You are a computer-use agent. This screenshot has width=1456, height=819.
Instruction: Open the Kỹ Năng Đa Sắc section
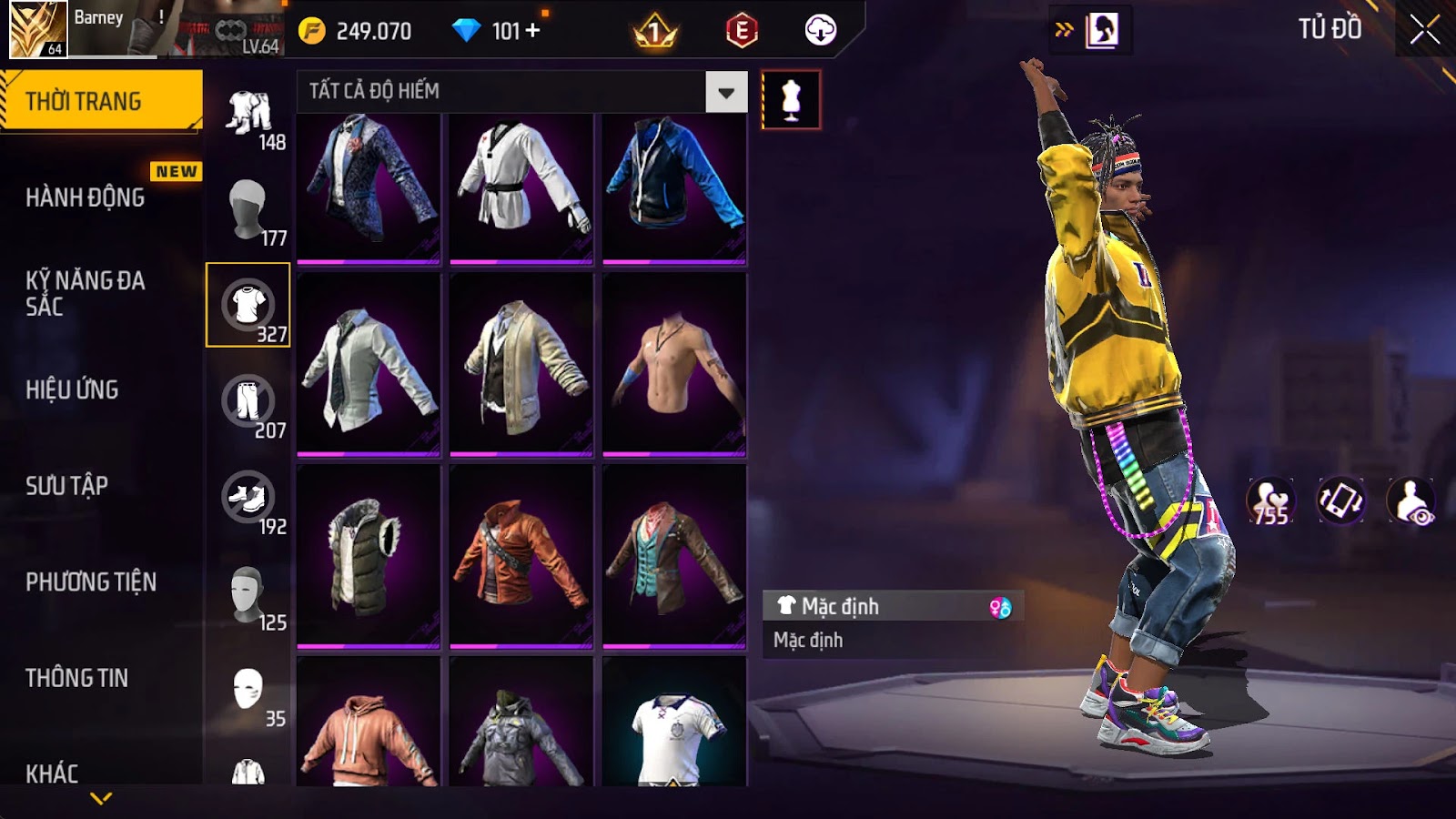pyautogui.click(x=86, y=293)
